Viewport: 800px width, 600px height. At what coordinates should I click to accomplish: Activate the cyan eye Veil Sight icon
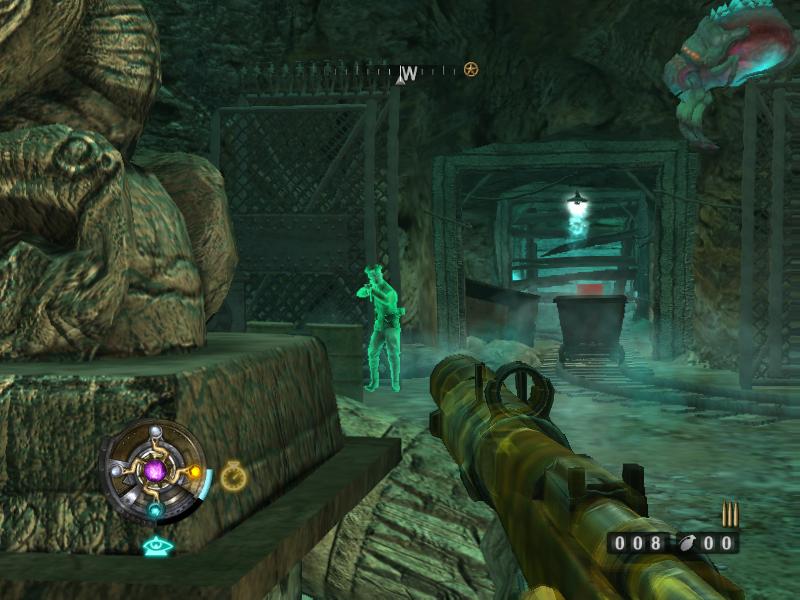(155, 546)
